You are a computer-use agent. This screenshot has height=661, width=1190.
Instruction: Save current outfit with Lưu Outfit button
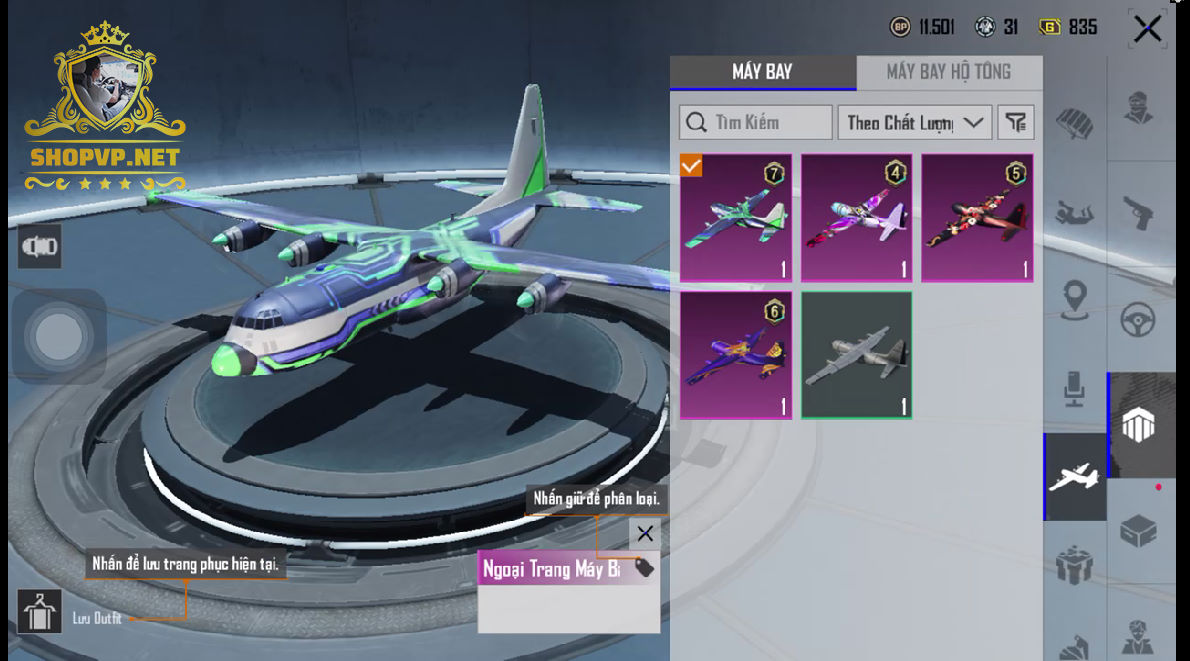[x=40, y=613]
